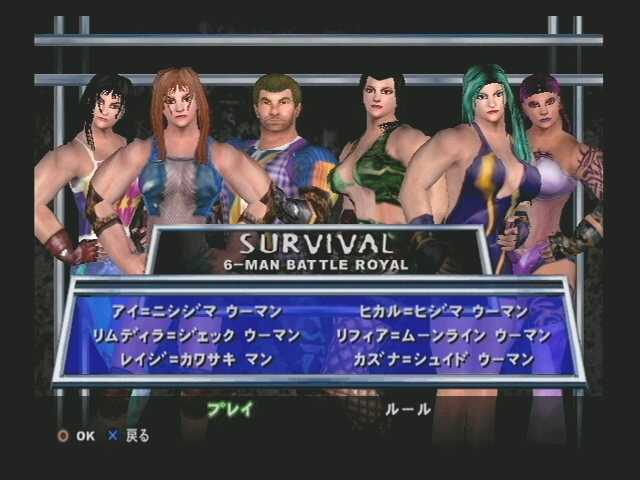Select the プレイ (Play) option

[230, 409]
